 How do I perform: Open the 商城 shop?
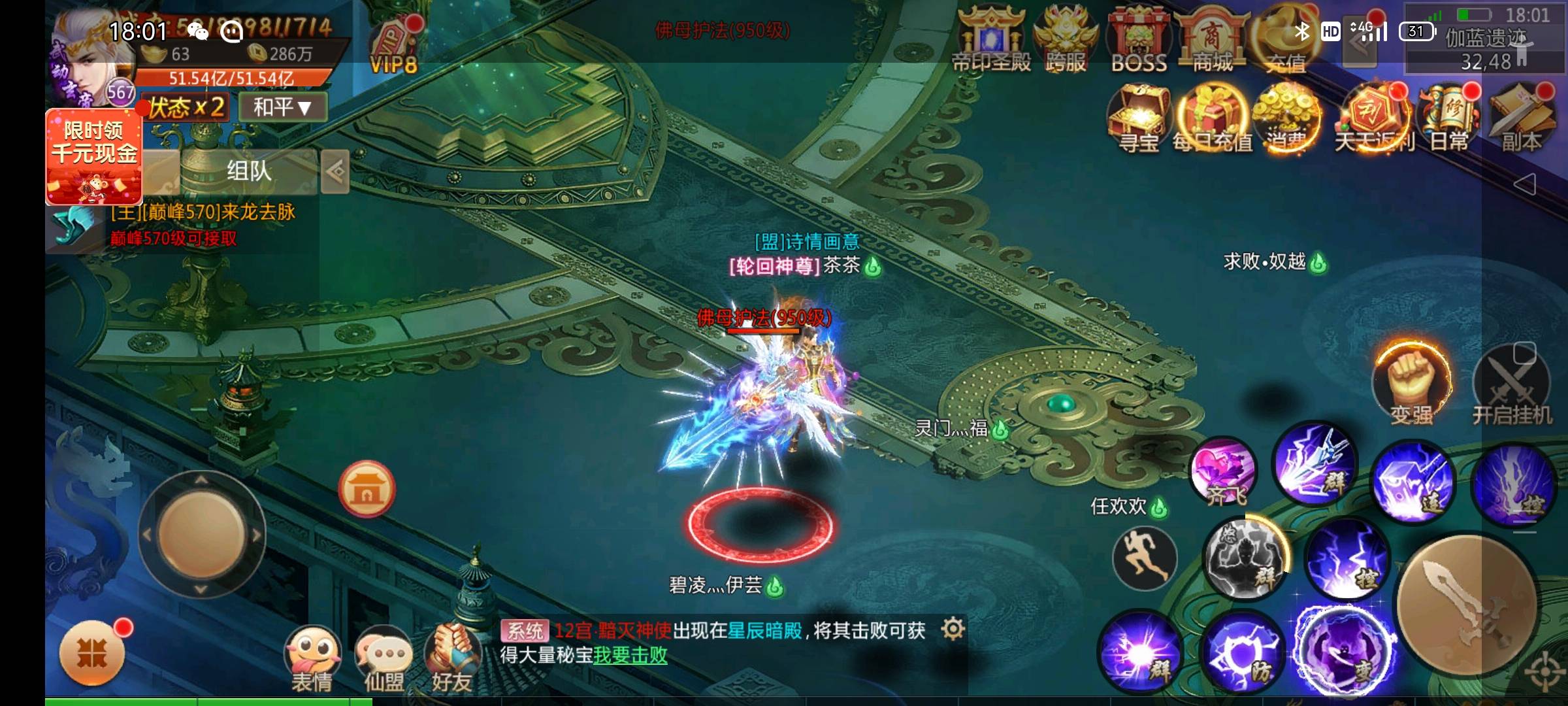(1212, 39)
